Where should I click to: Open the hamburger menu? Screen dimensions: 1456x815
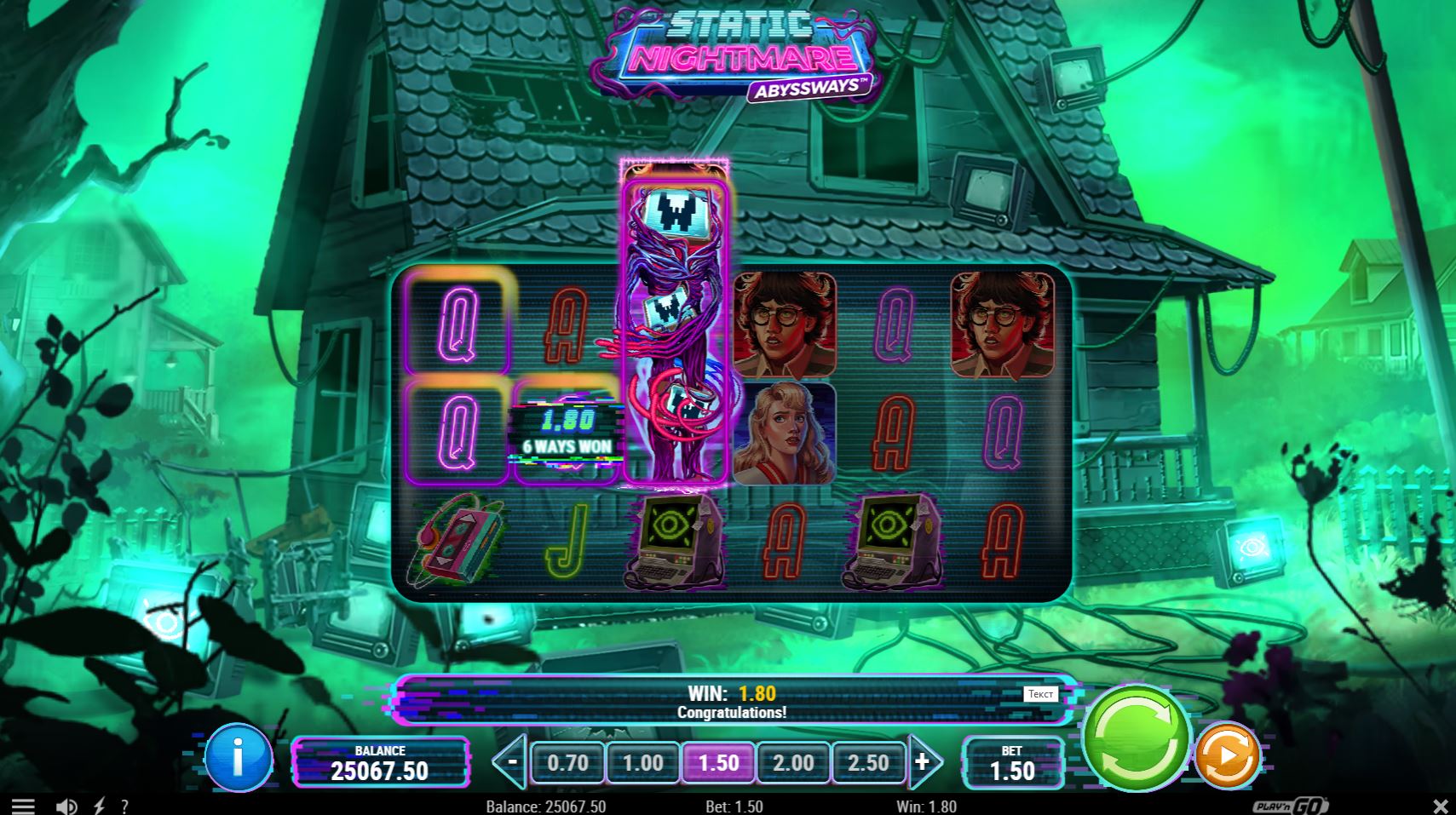click(23, 804)
